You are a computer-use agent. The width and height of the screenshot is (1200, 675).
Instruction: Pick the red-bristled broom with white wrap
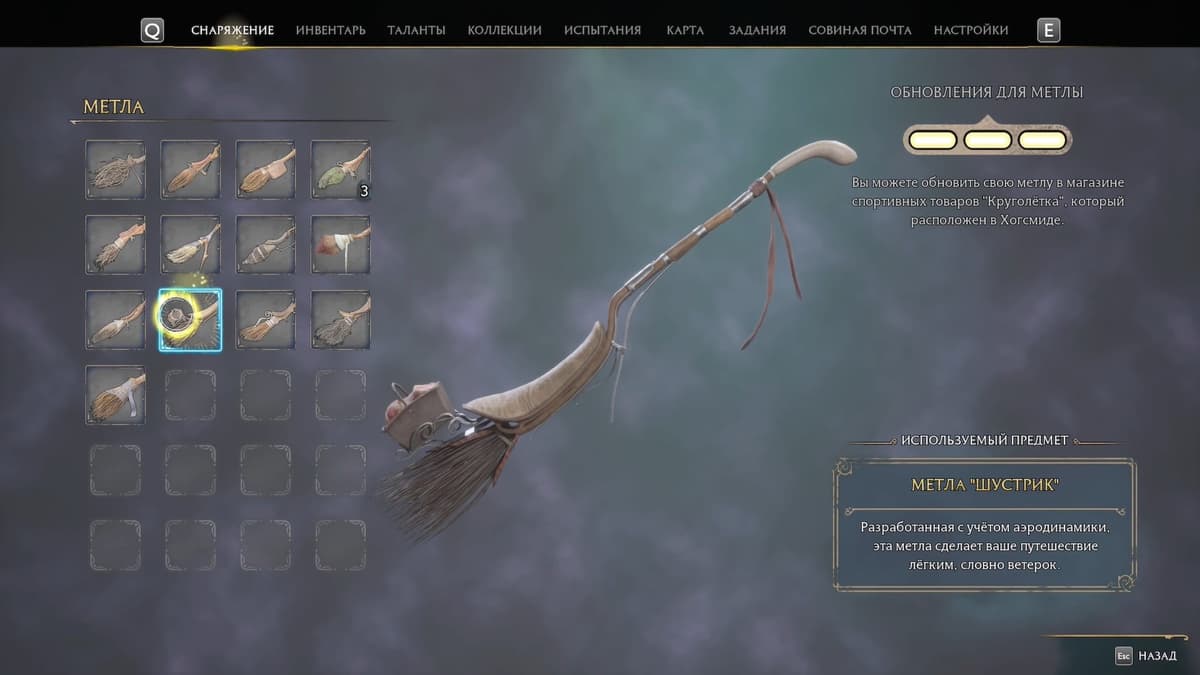point(340,244)
